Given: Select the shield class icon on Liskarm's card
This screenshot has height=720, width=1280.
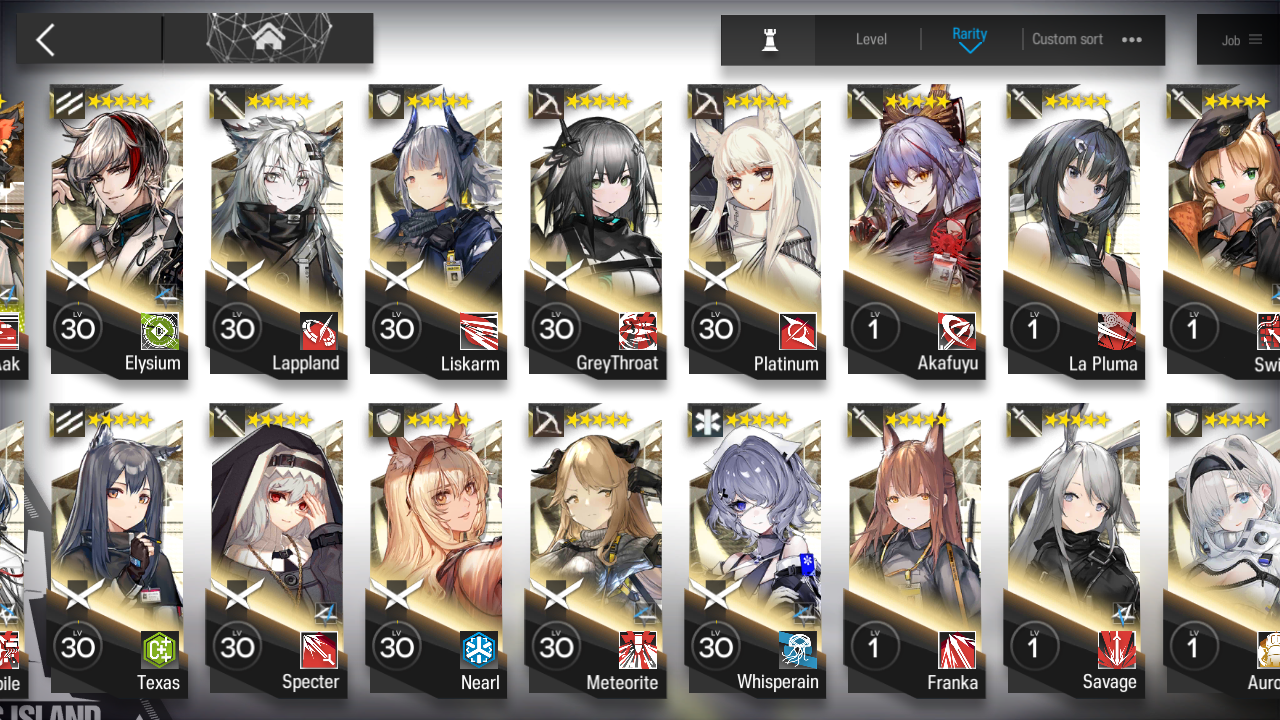Looking at the screenshot, I should point(386,102).
